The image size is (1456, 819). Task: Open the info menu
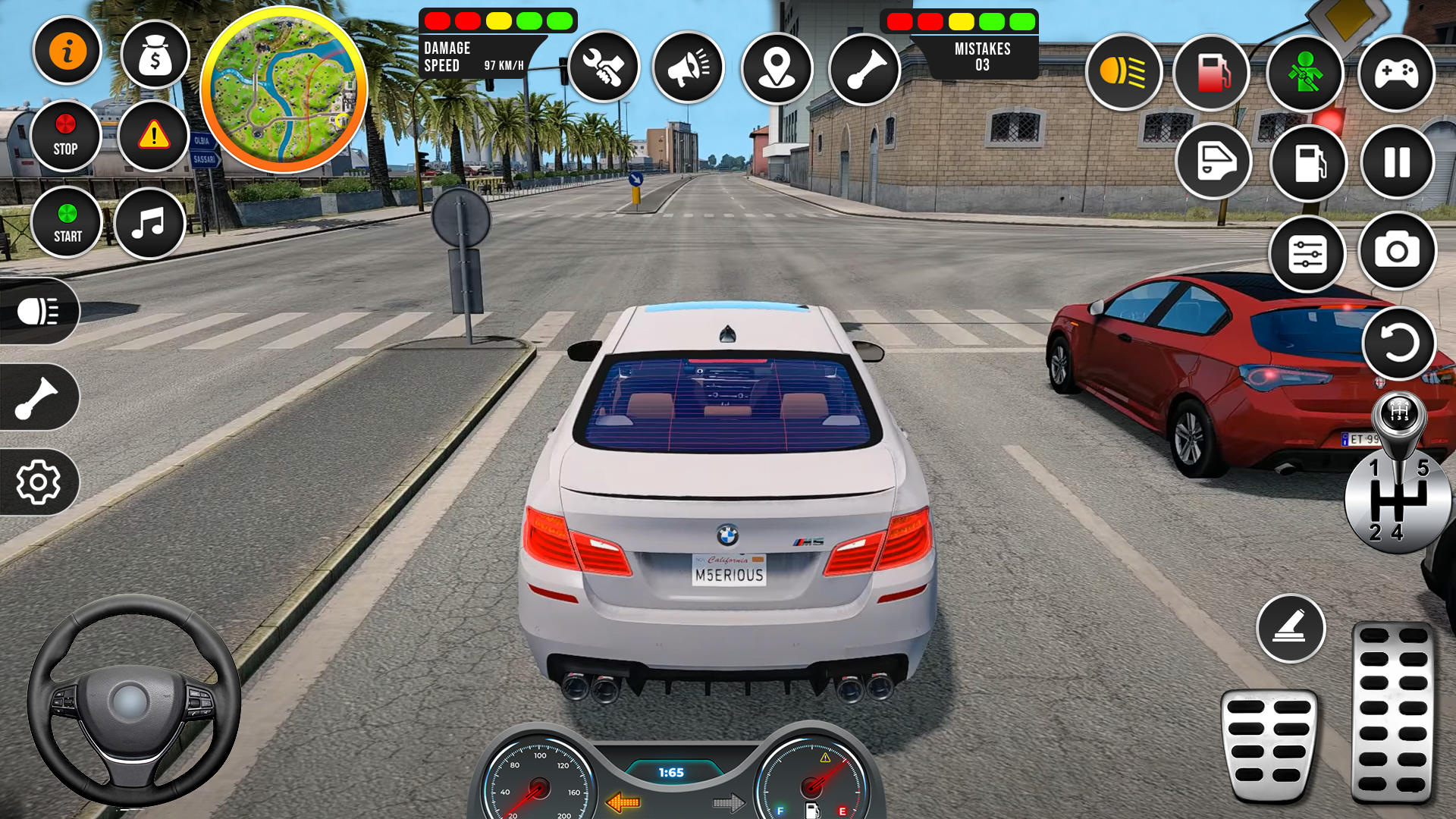tap(67, 50)
